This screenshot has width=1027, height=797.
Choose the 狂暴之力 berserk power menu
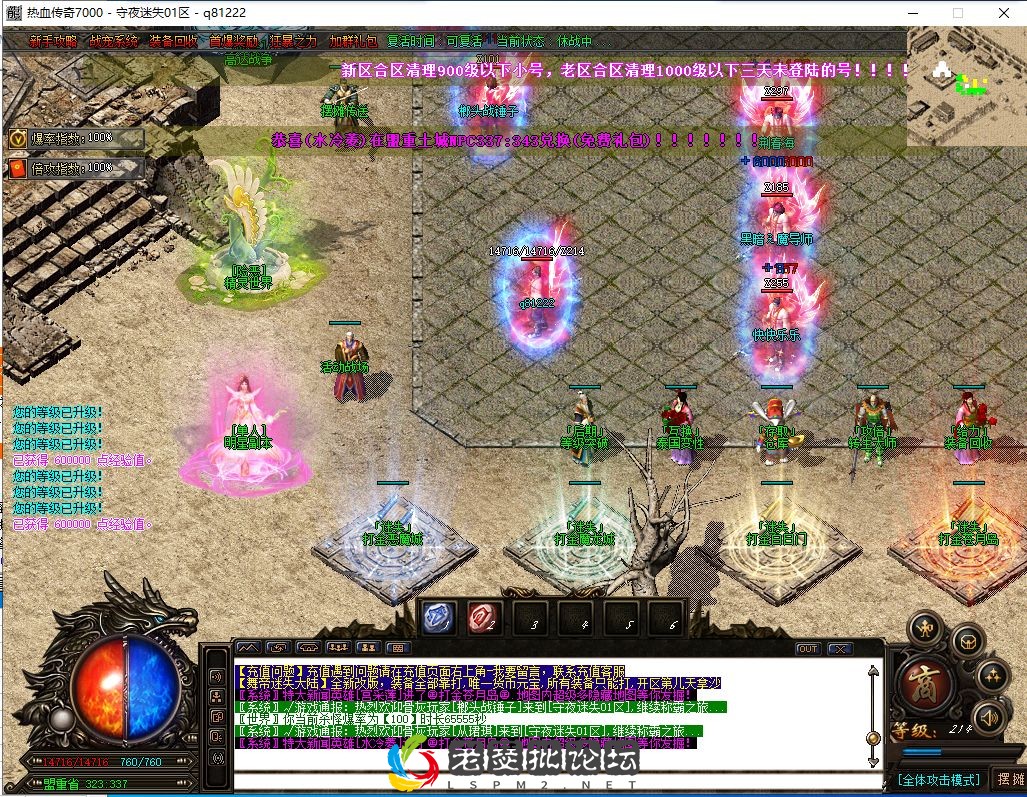pos(293,42)
